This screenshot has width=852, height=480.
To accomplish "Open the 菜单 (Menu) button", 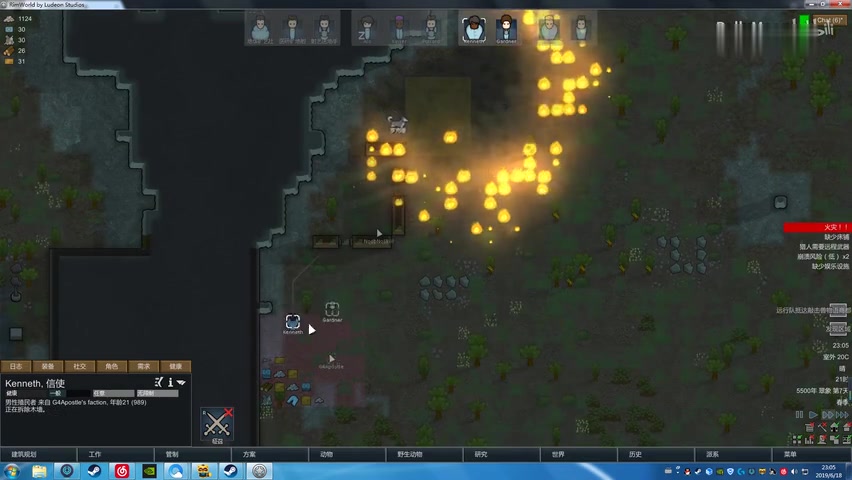I will click(790, 454).
